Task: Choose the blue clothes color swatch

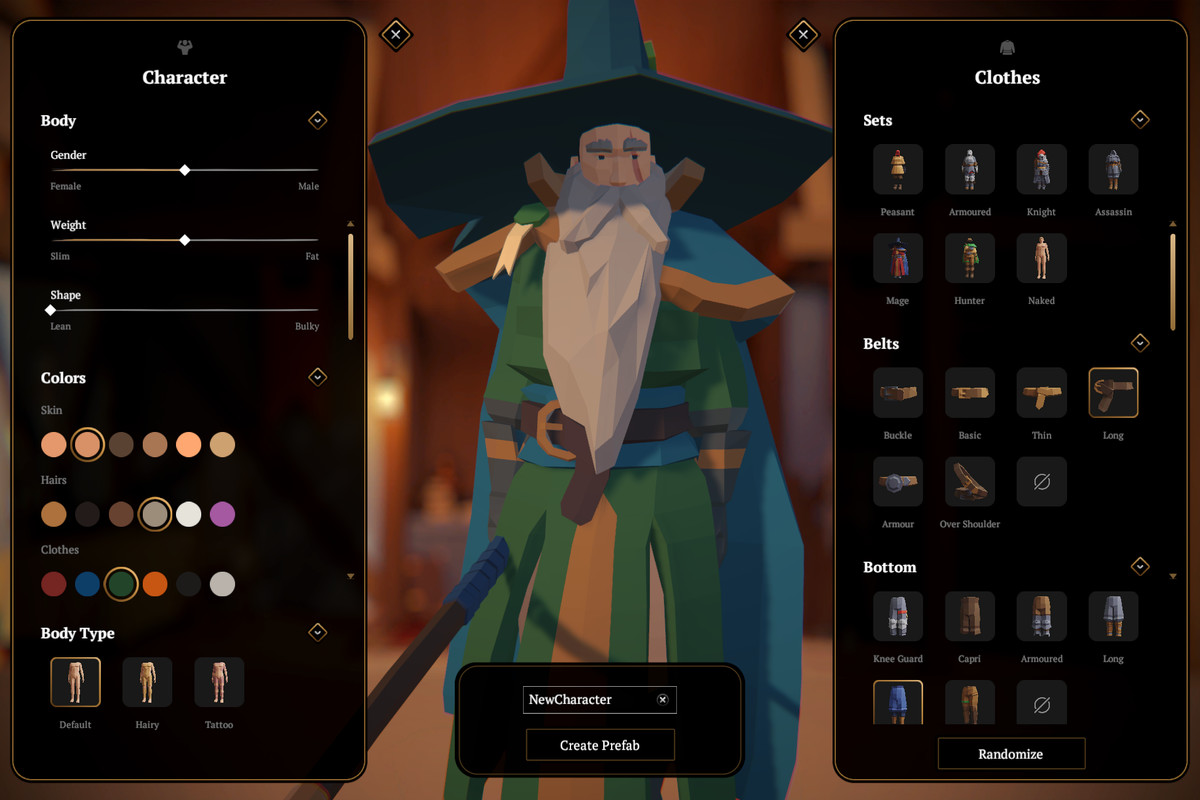Action: coord(87,584)
